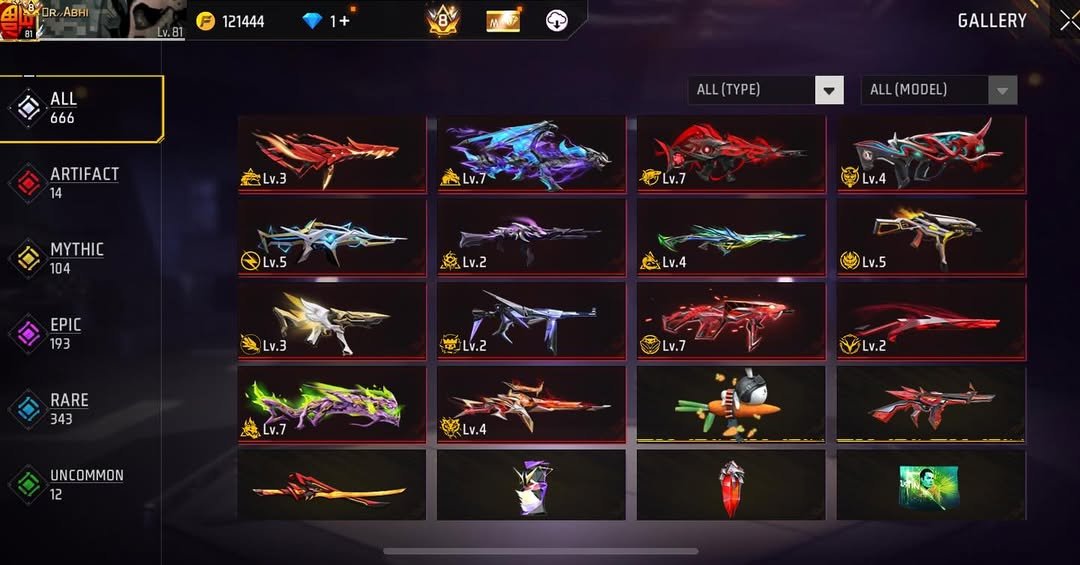Viewport: 1080px width, 565px height.
Task: Select the green and purple Lv.7 gun skin
Action: (332, 403)
